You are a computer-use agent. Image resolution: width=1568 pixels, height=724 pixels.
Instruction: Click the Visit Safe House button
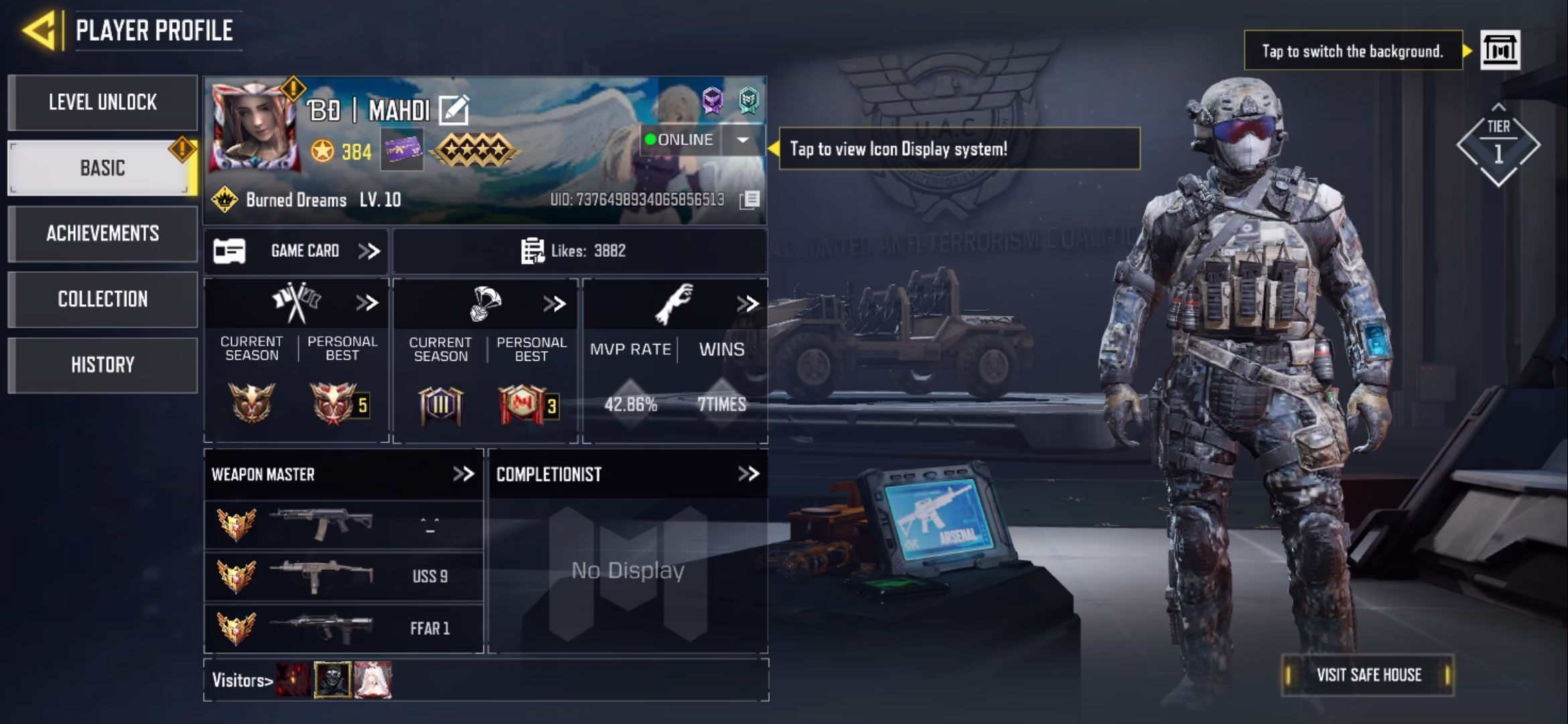pos(1368,675)
